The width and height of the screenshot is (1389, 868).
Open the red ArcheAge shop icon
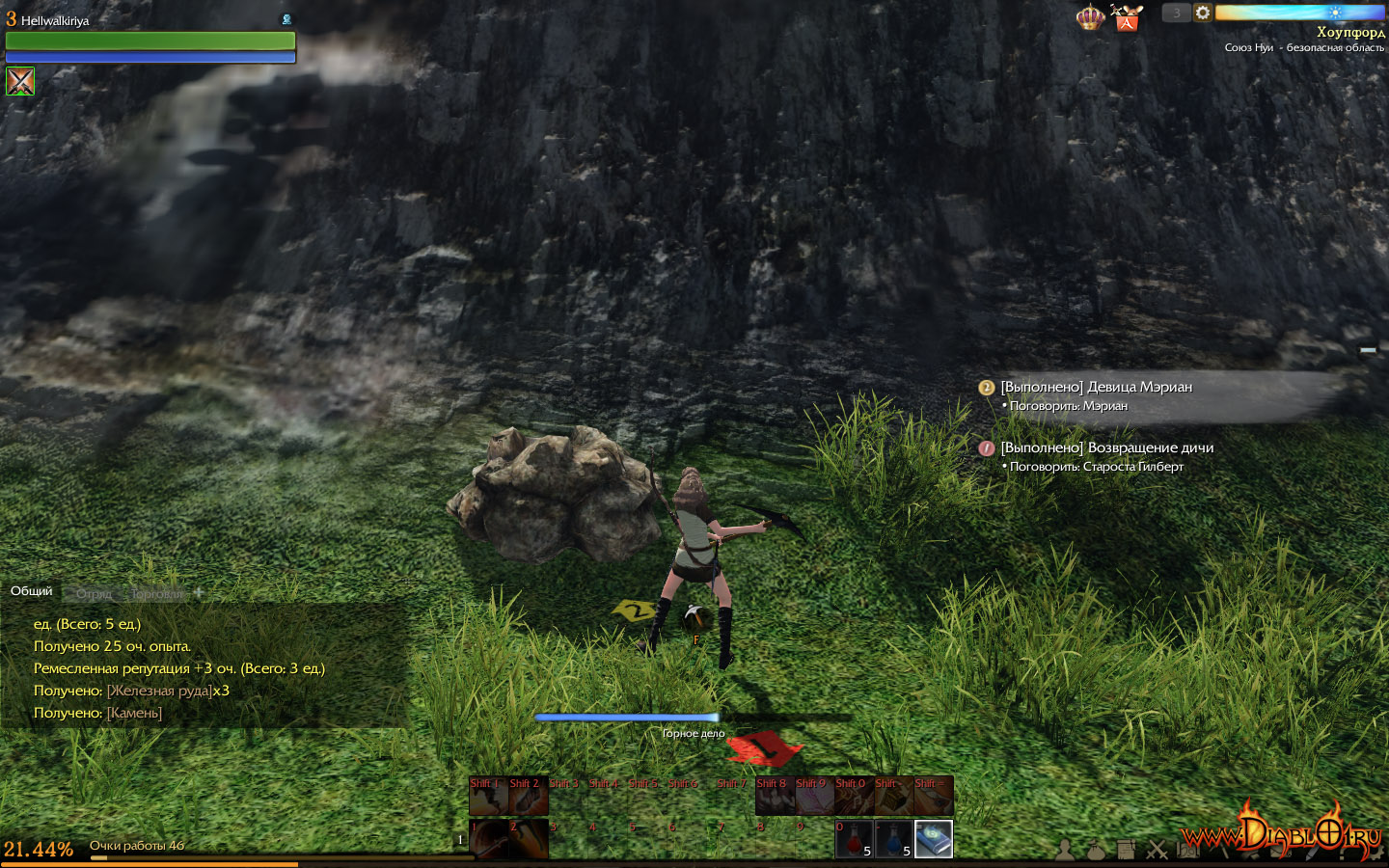click(x=1126, y=17)
